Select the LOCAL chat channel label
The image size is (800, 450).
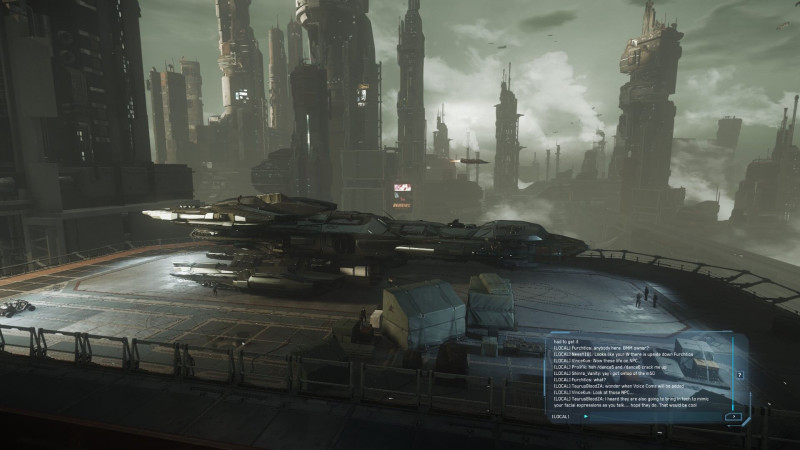coord(560,416)
